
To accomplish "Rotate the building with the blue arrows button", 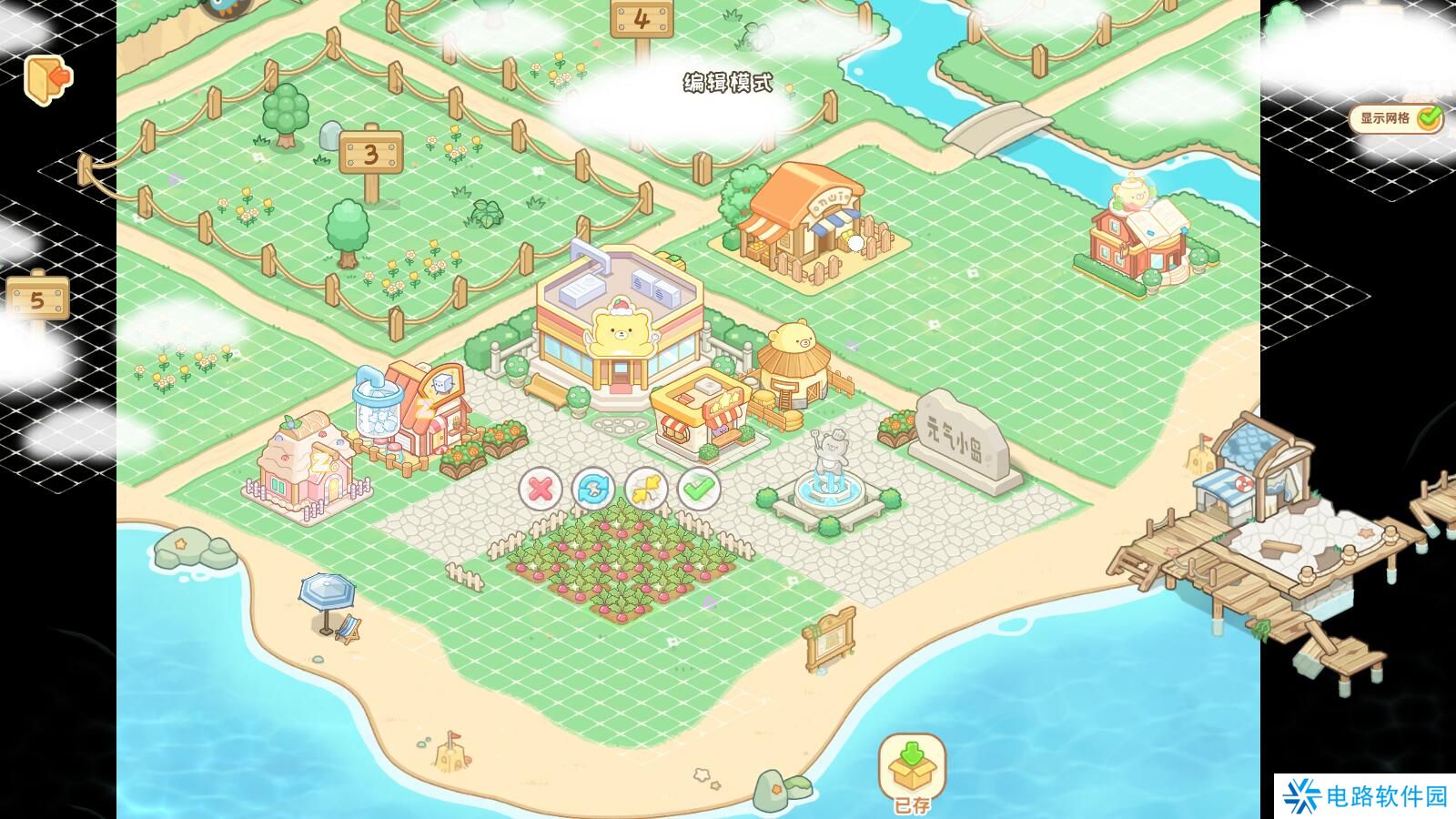I will pyautogui.click(x=593, y=490).
